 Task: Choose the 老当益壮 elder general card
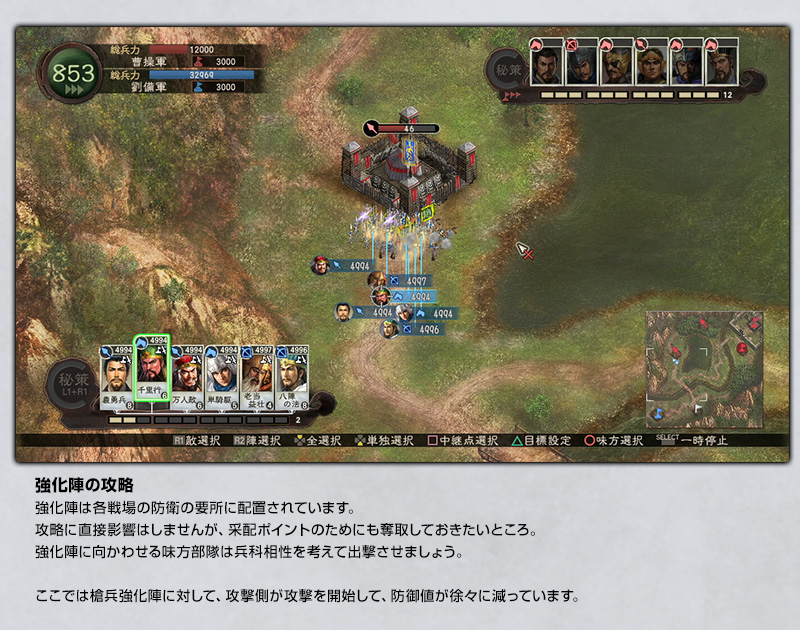point(256,374)
